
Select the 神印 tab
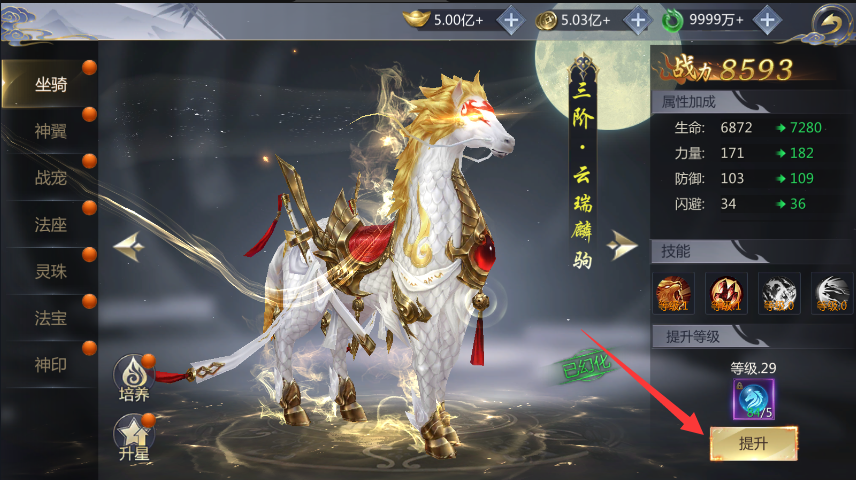pos(50,364)
